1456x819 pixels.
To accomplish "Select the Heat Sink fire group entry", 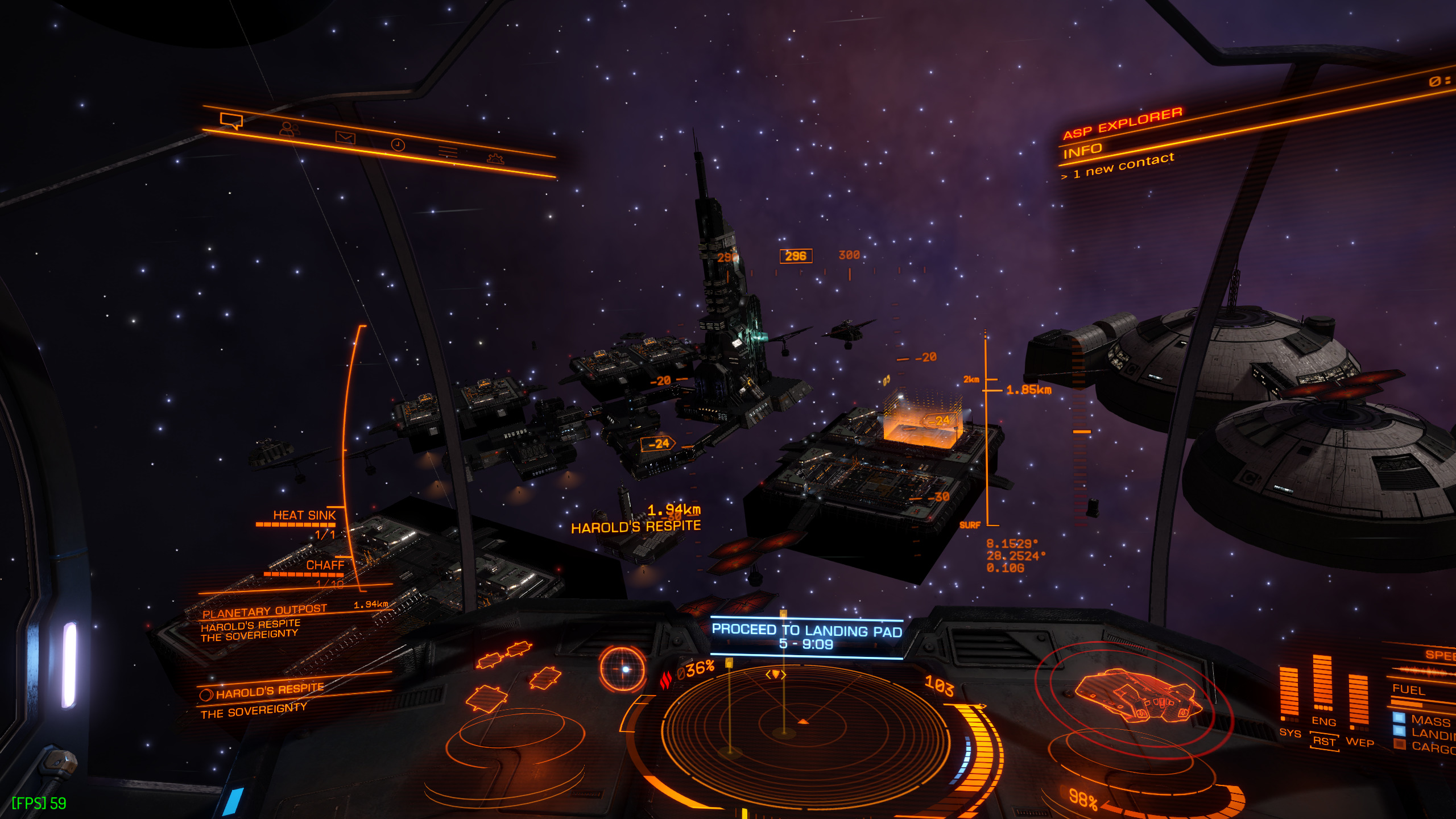I will click(x=304, y=515).
